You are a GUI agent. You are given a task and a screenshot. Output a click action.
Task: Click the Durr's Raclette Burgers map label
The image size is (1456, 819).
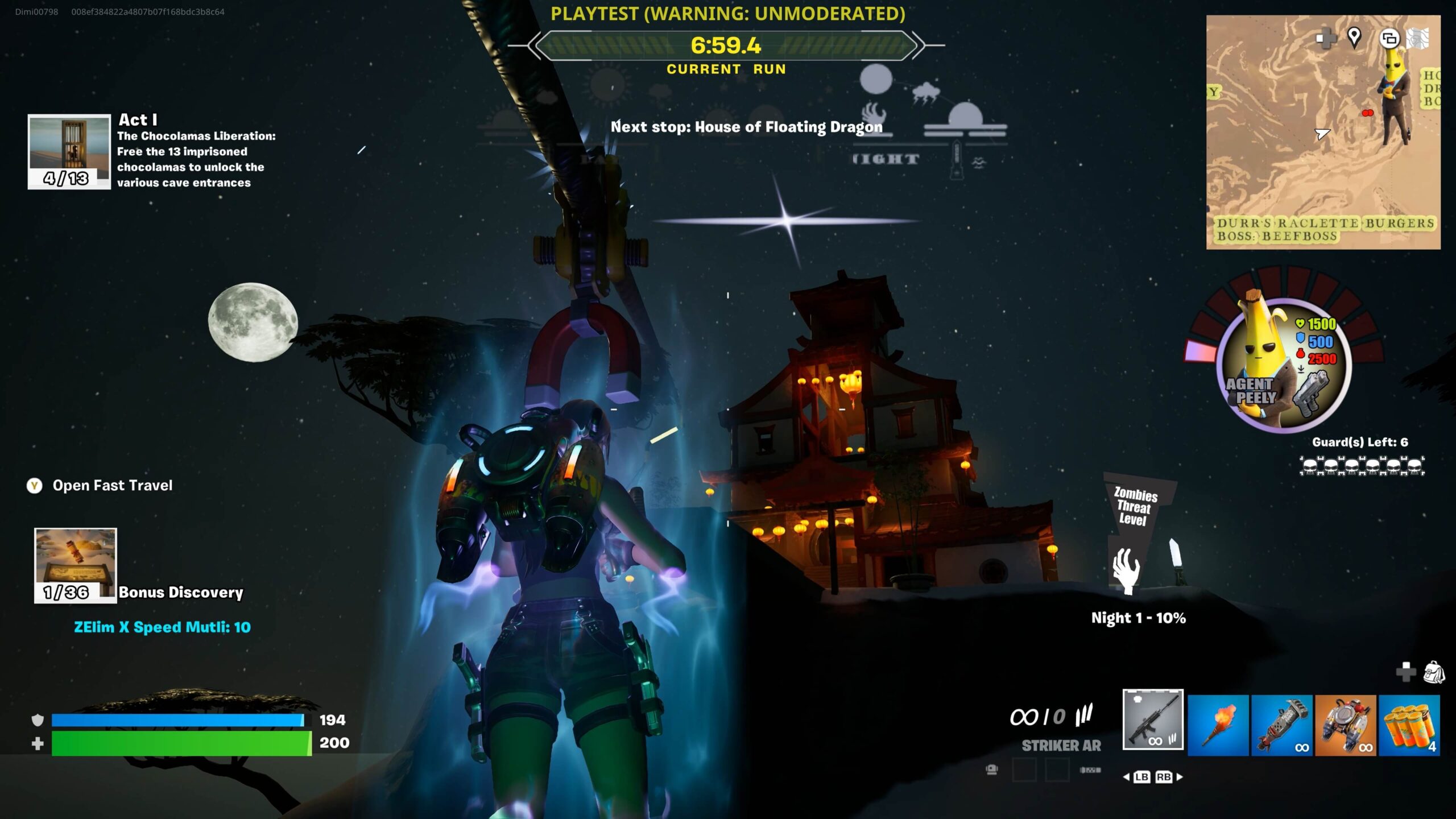1325,223
